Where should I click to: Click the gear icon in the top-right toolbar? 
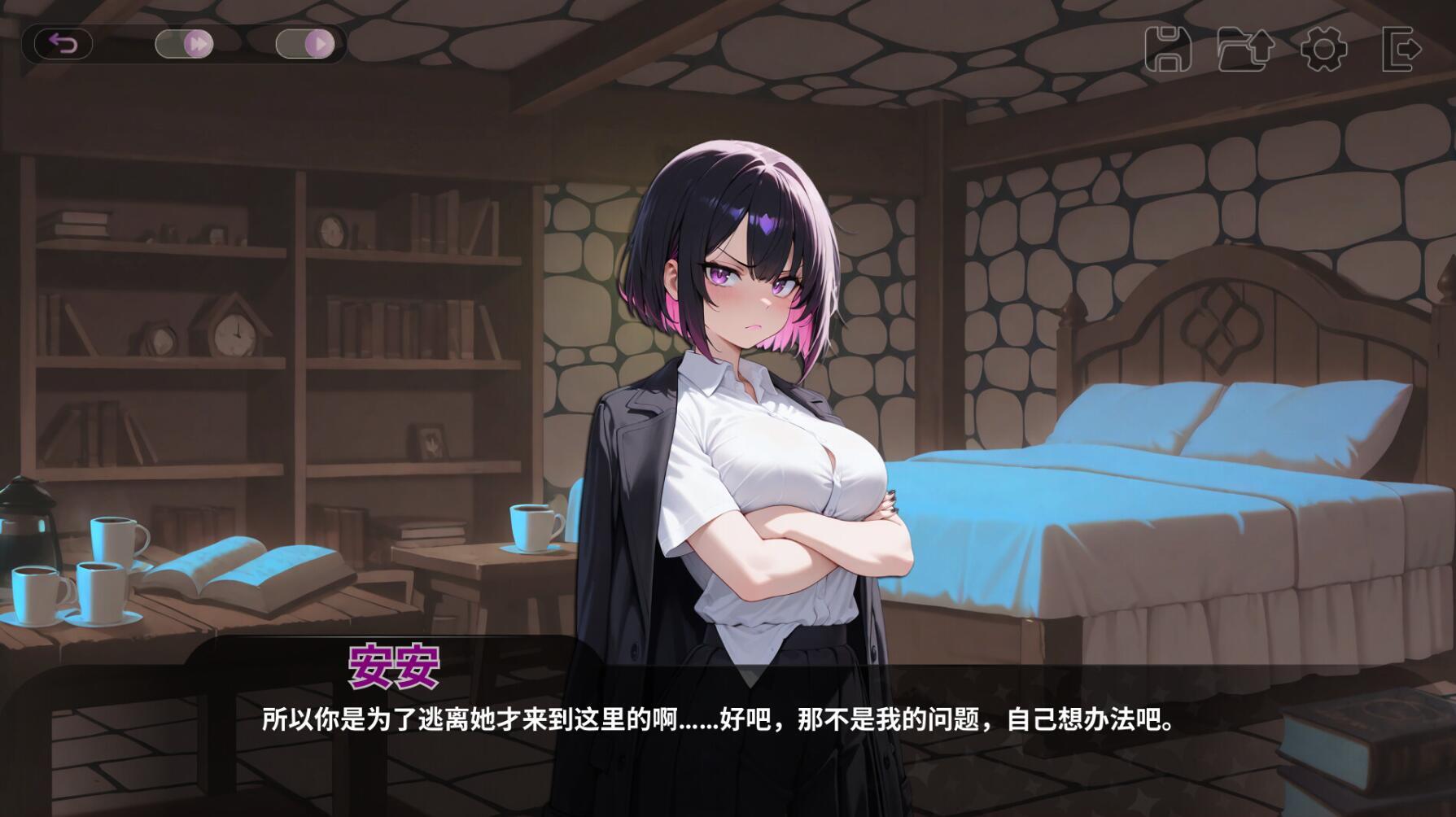pos(1325,49)
